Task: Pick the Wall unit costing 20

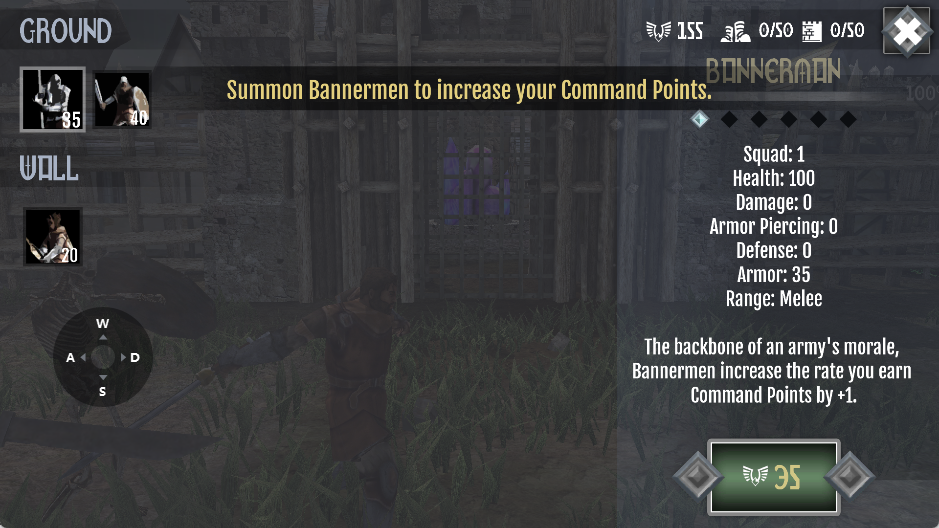Action: 53,237
